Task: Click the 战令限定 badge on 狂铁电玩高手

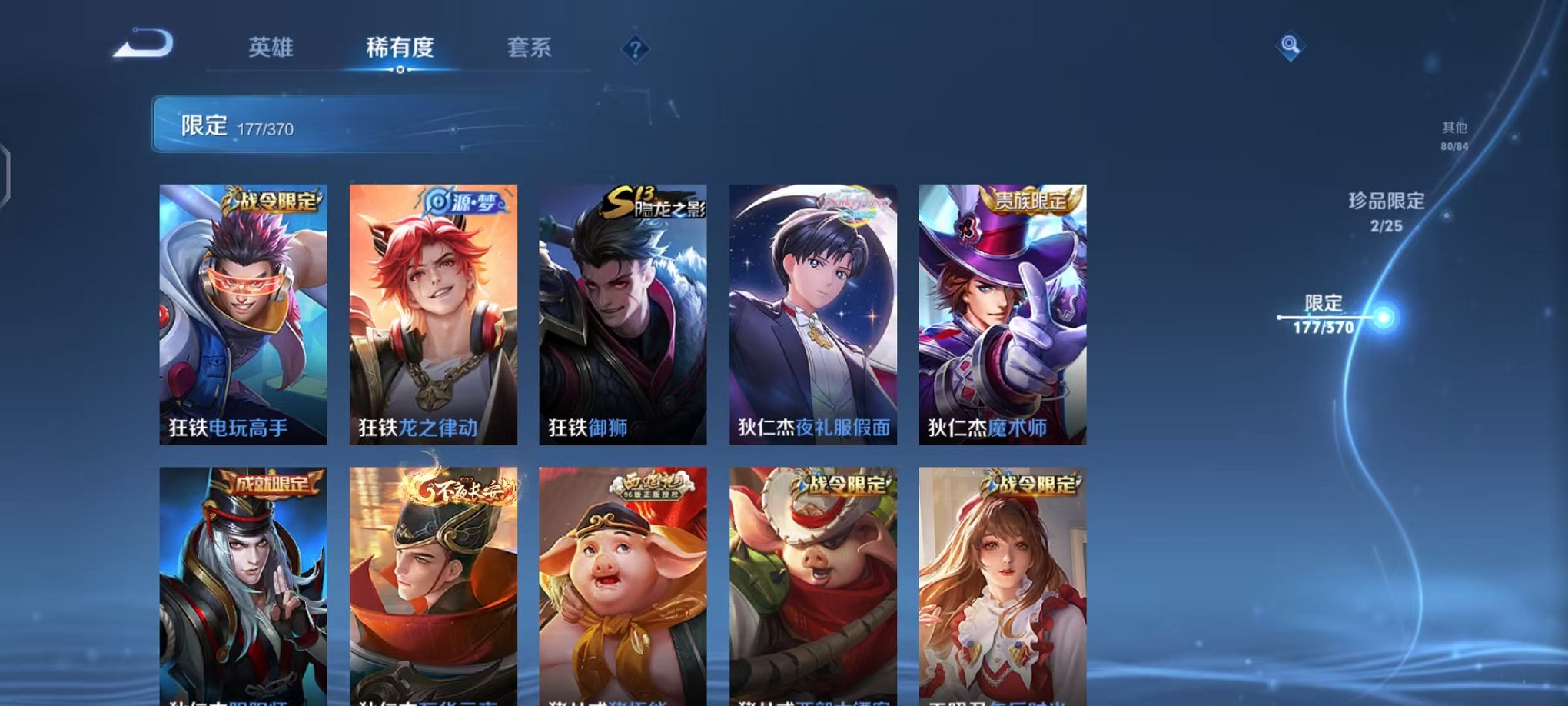Action: [x=273, y=199]
